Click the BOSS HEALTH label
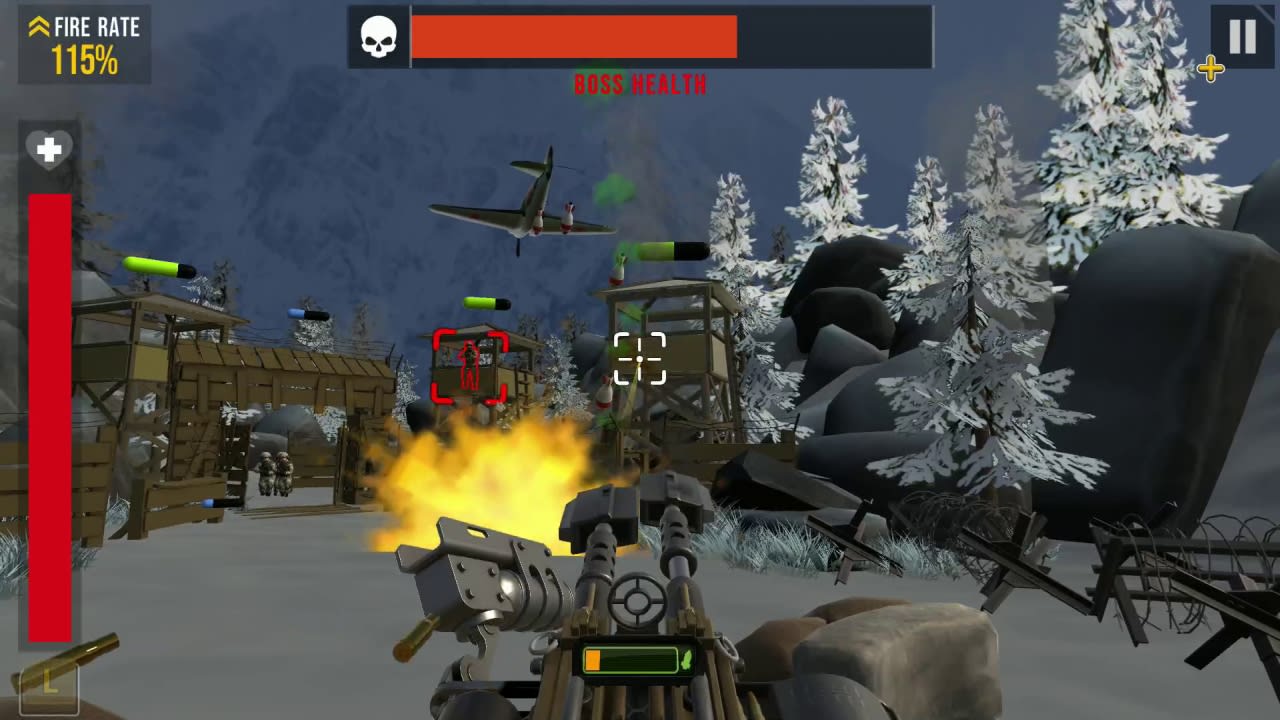Image resolution: width=1280 pixels, height=720 pixels. coord(639,85)
